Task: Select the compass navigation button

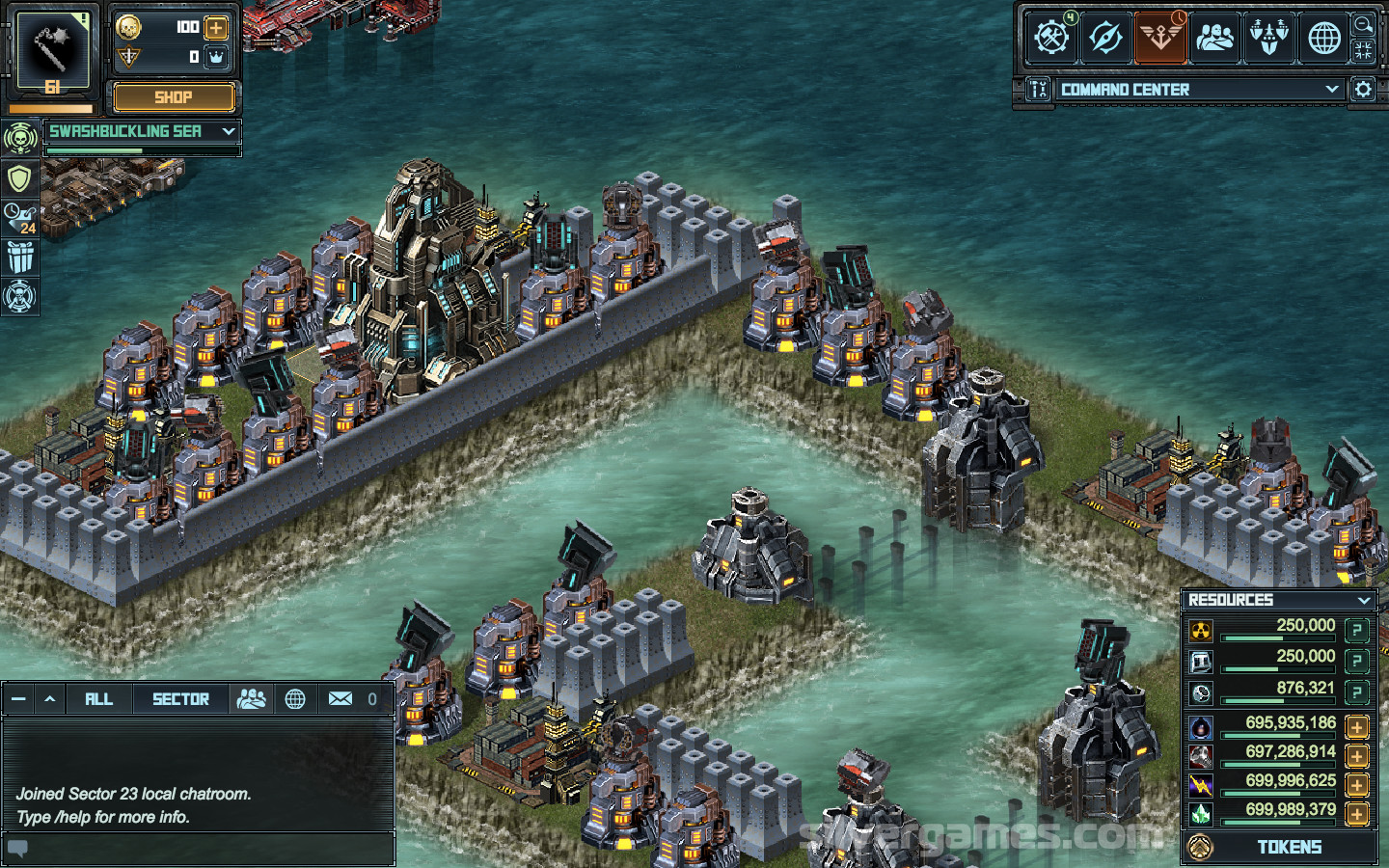Action: click(x=1105, y=38)
